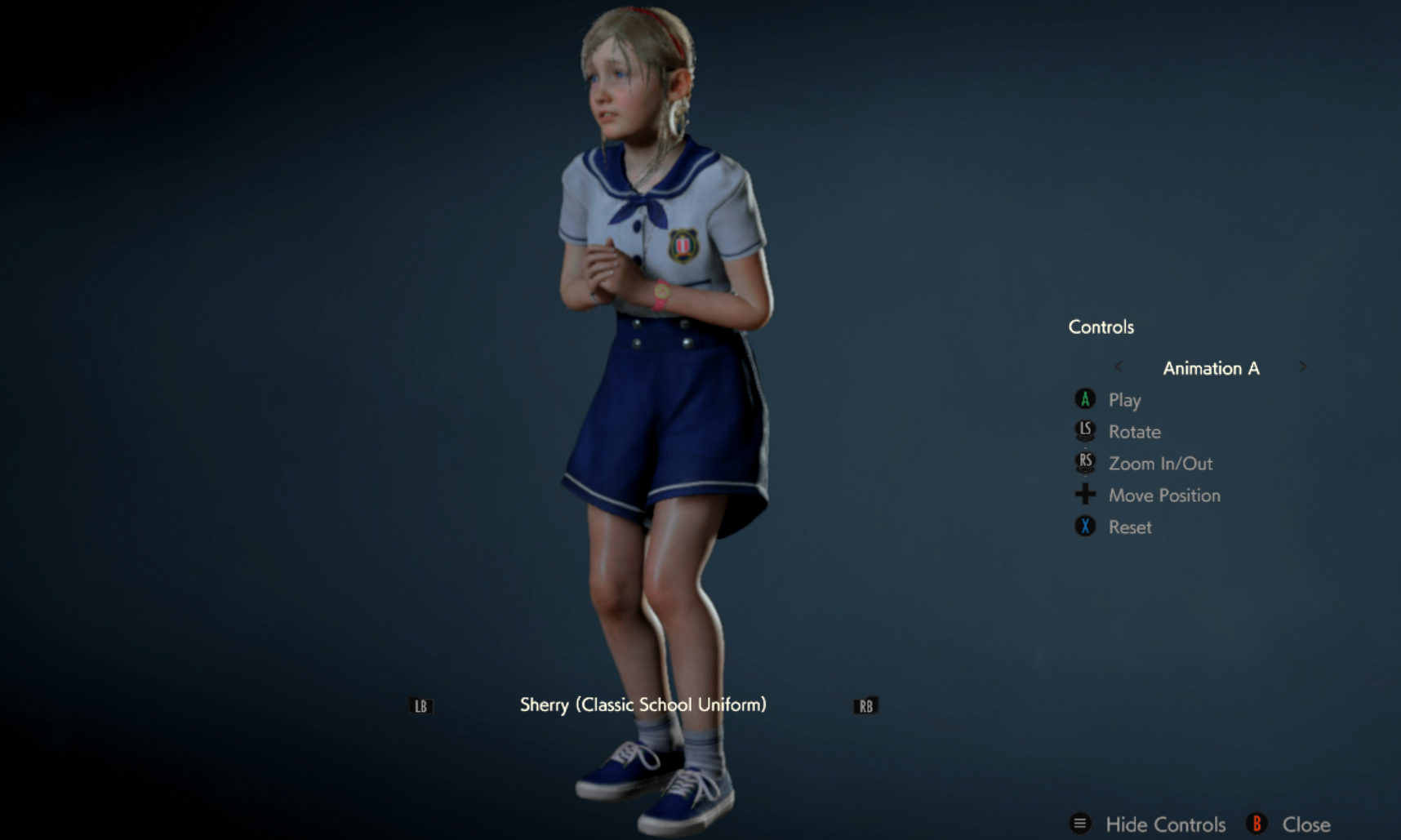Click the RS stick icon for Zoom In/Out
Viewport: 1401px width, 840px height.
tap(1085, 463)
